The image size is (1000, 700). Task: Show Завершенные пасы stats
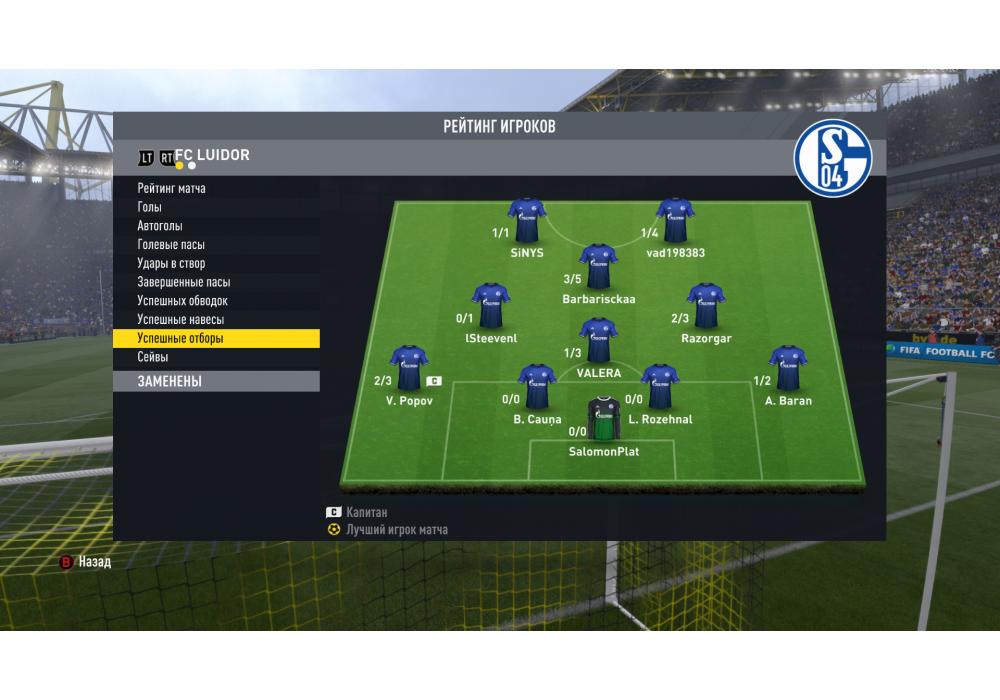coord(184,282)
